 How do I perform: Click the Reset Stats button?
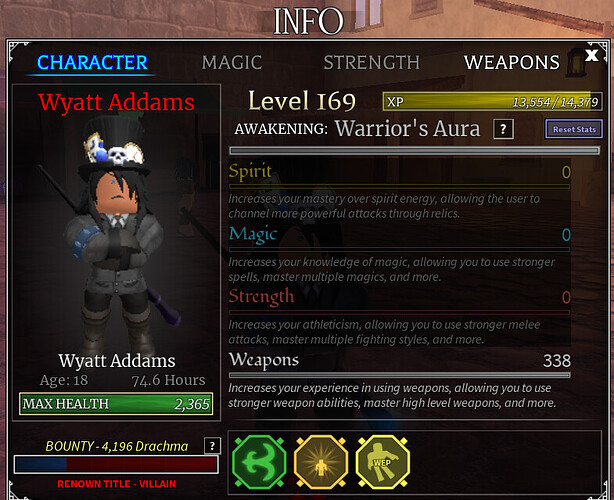(574, 129)
